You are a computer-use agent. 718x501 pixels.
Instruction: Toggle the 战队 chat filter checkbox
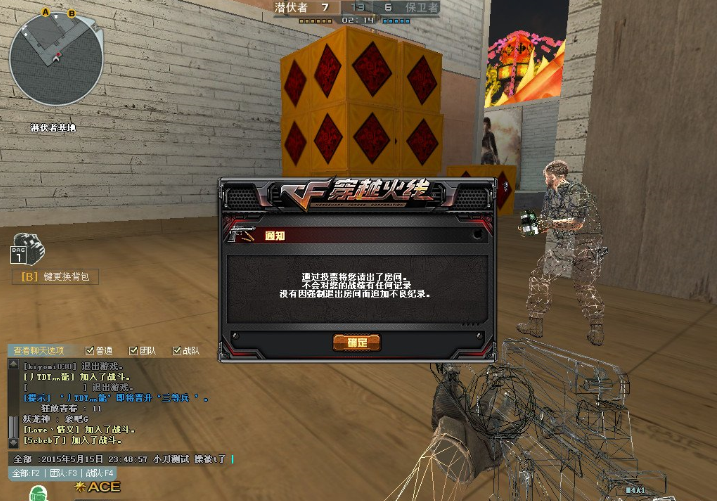pyautogui.click(x=178, y=351)
